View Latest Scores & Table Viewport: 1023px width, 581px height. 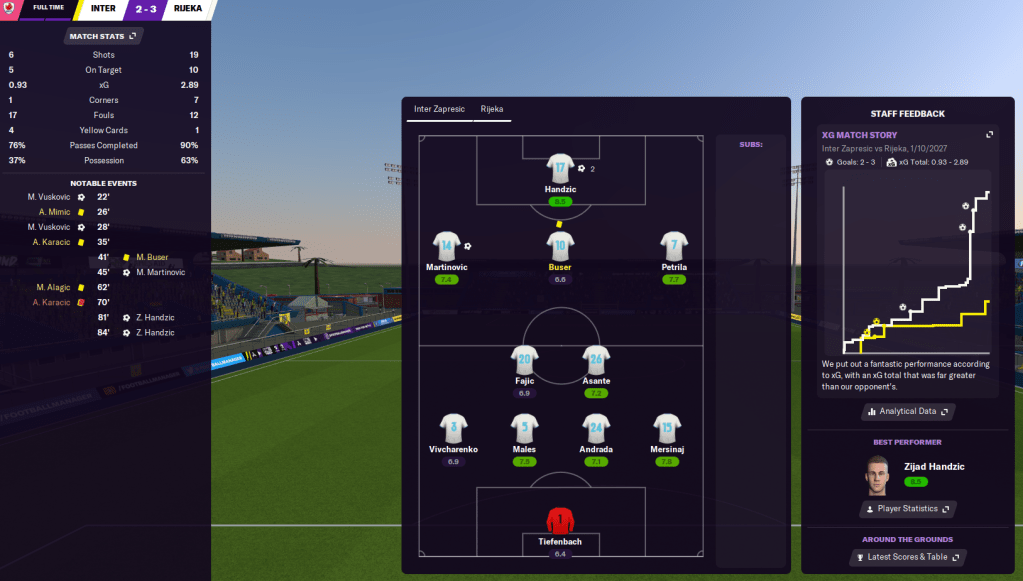(x=908, y=556)
